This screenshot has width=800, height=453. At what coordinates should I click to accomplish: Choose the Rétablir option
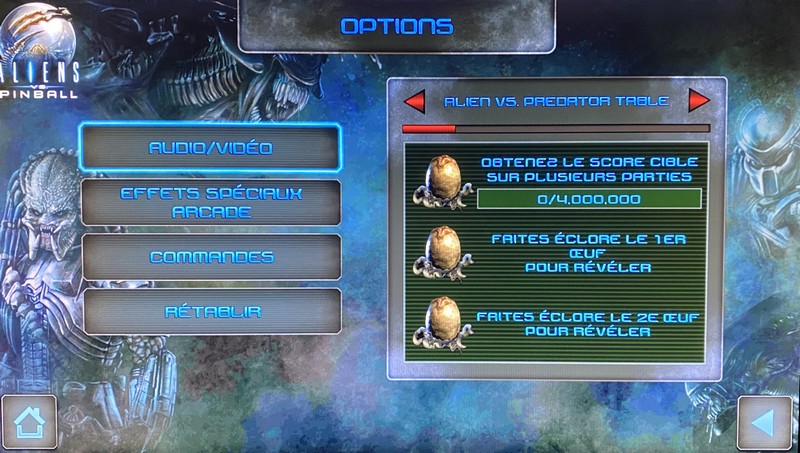click(x=212, y=312)
